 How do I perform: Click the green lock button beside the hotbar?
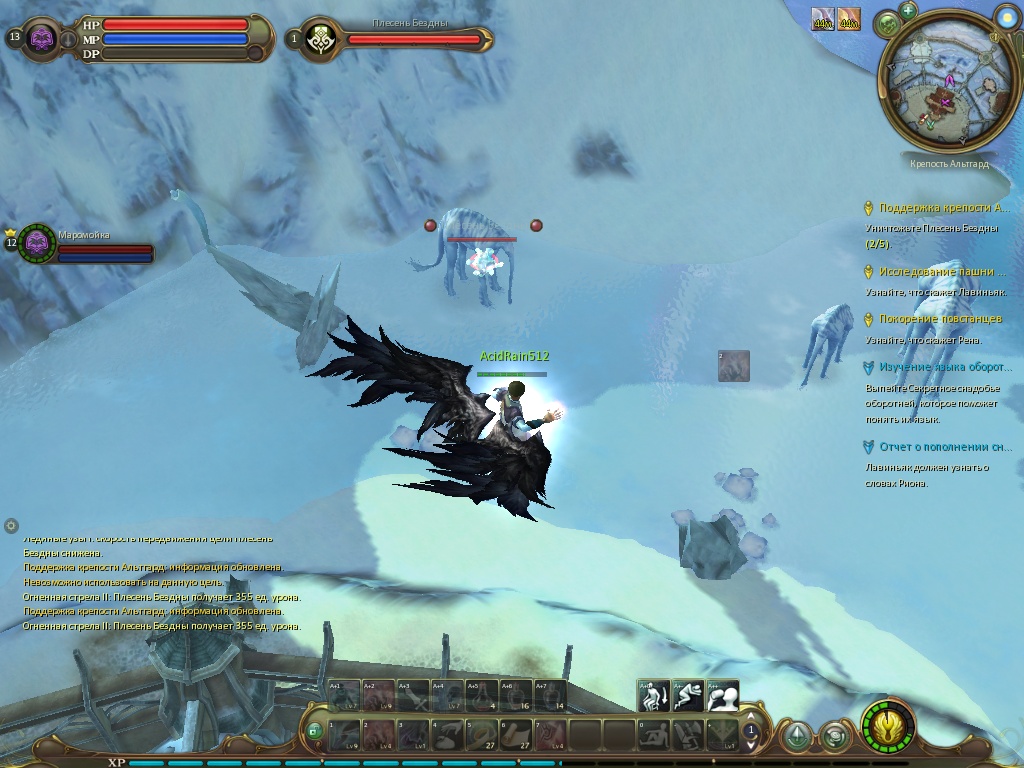[x=315, y=731]
